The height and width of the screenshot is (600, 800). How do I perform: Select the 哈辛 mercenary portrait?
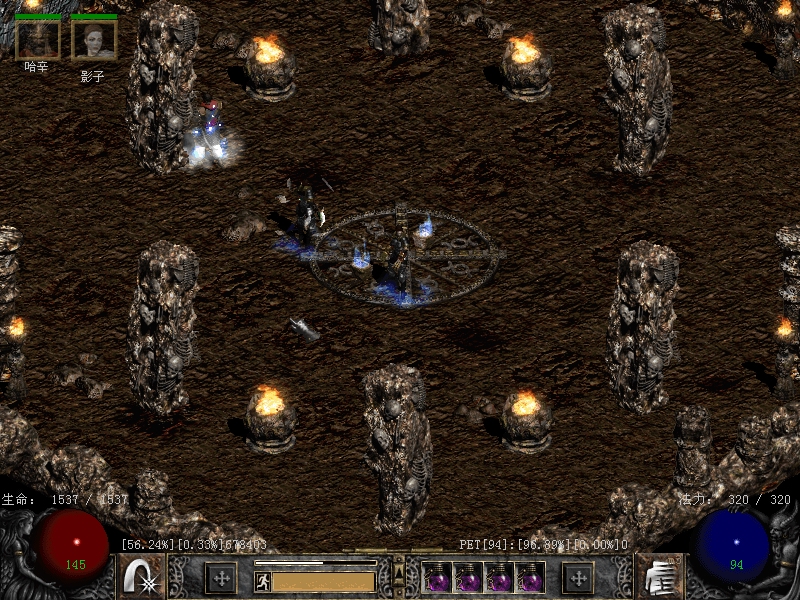[x=38, y=38]
